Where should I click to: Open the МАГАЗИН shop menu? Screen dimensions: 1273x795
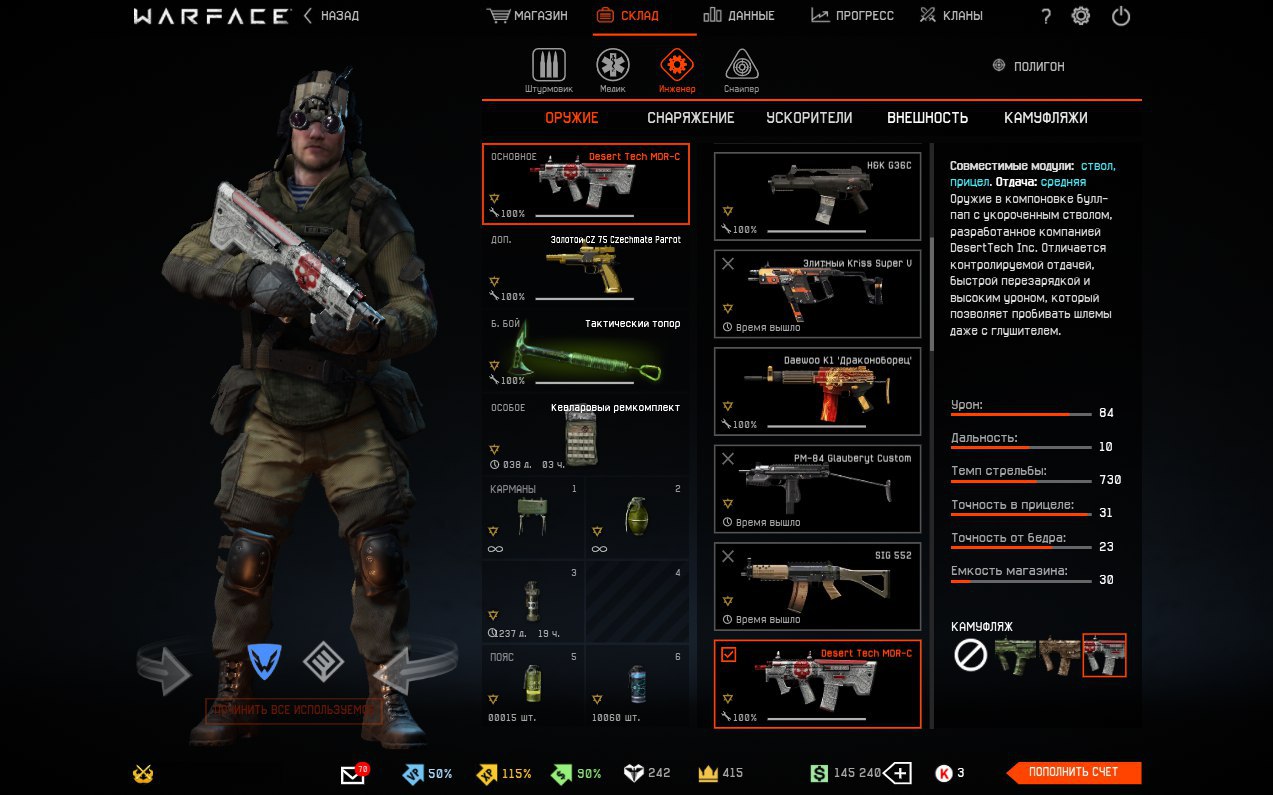tap(528, 16)
